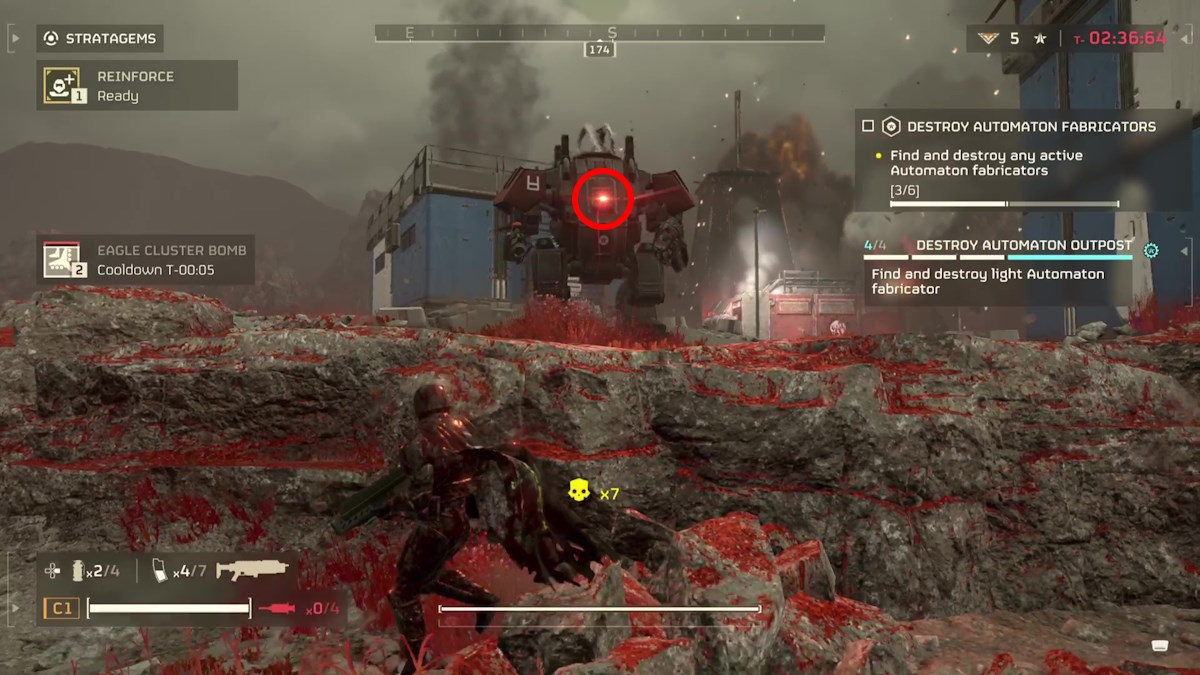Select the Reinforce stratagem
The height and width of the screenshot is (675, 1200).
137,86
